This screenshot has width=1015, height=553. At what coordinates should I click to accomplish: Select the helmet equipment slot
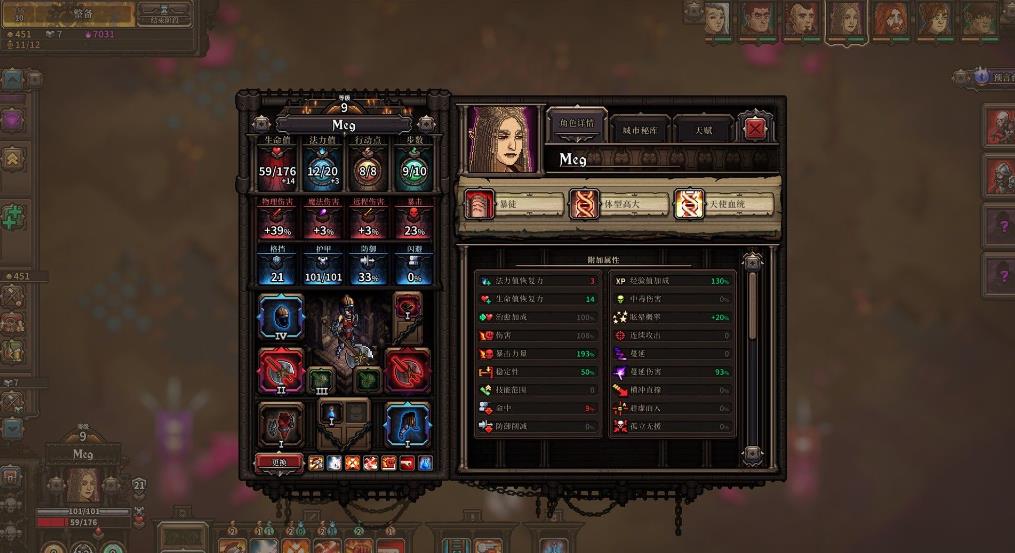(x=281, y=317)
